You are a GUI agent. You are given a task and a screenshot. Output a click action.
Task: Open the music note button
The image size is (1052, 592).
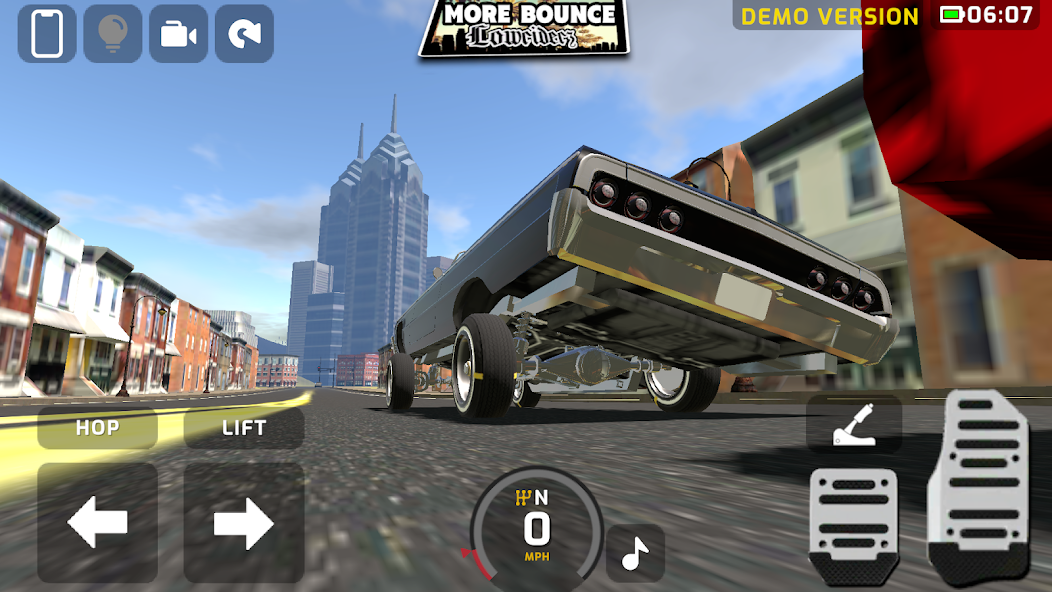635,553
